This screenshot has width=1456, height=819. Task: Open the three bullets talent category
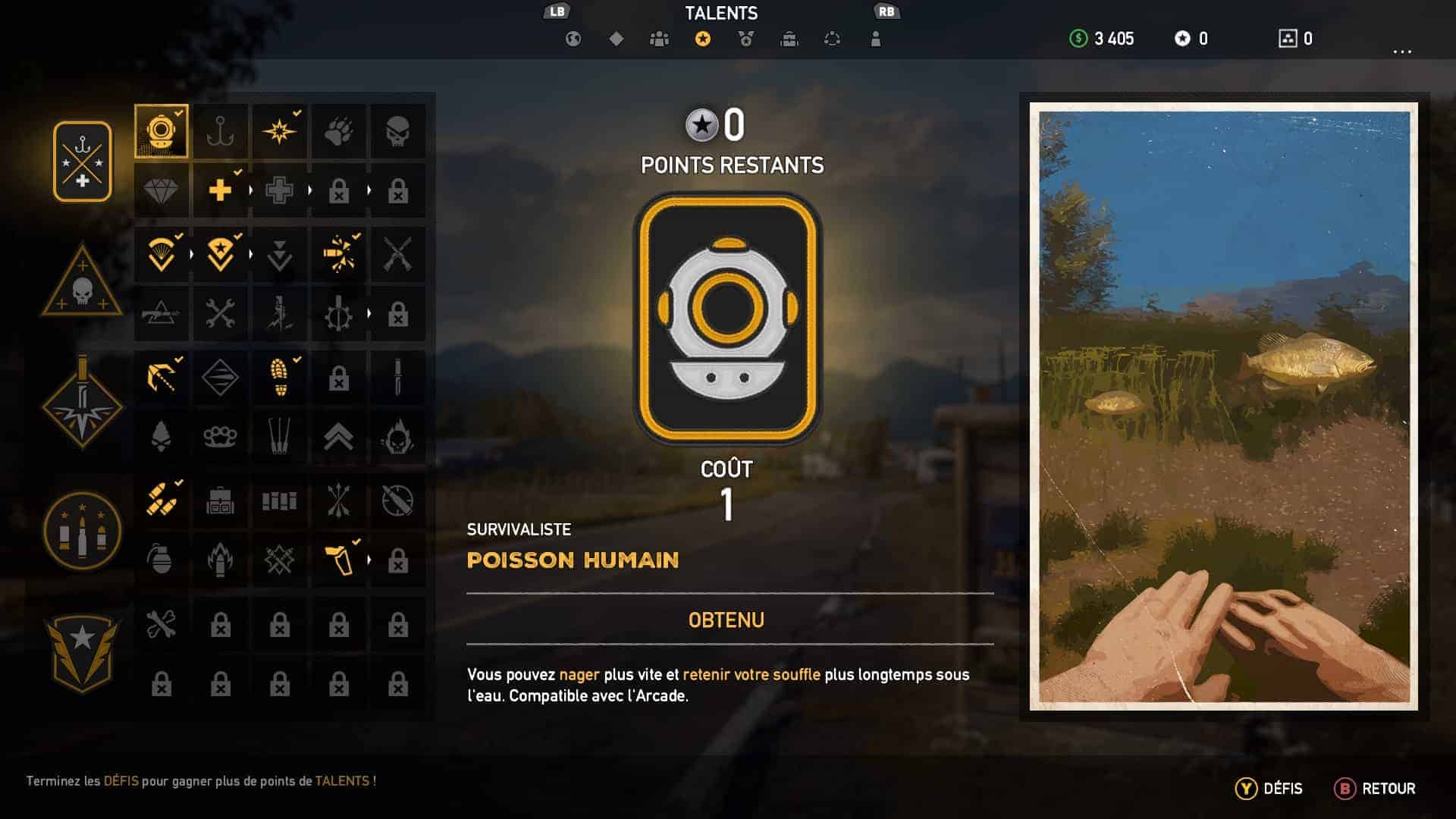(82, 530)
